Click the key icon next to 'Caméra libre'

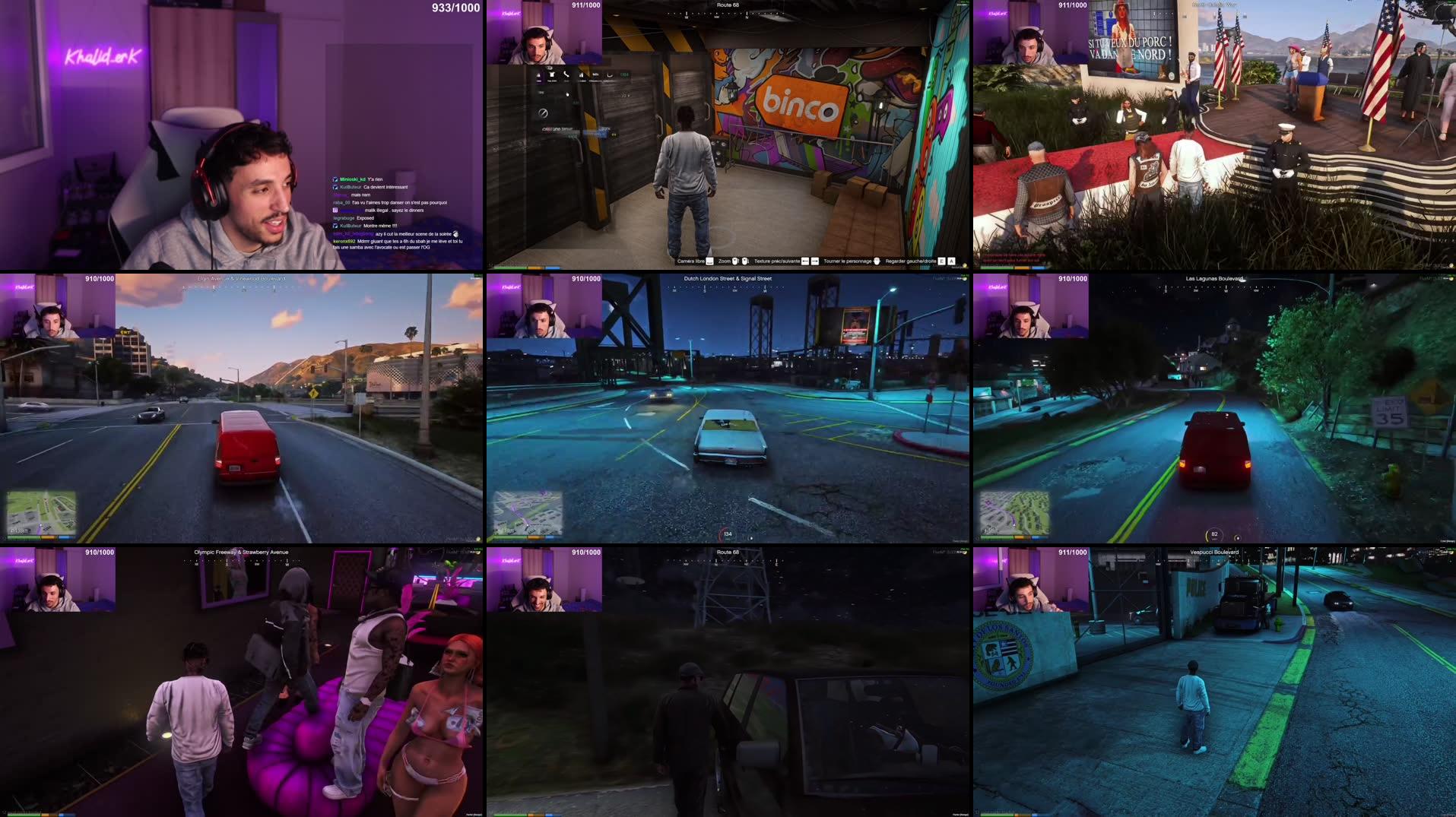(709, 261)
